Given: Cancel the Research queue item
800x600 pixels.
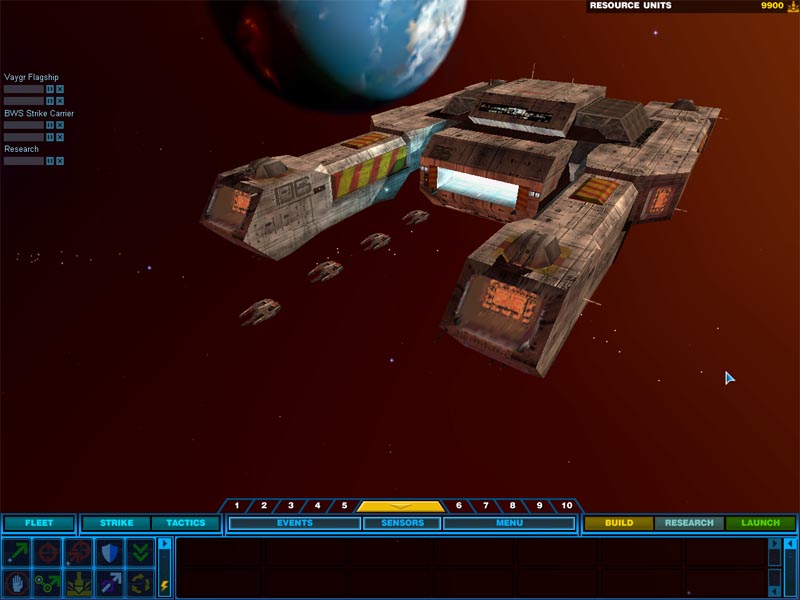Looking at the screenshot, I should pyautogui.click(x=60, y=161).
